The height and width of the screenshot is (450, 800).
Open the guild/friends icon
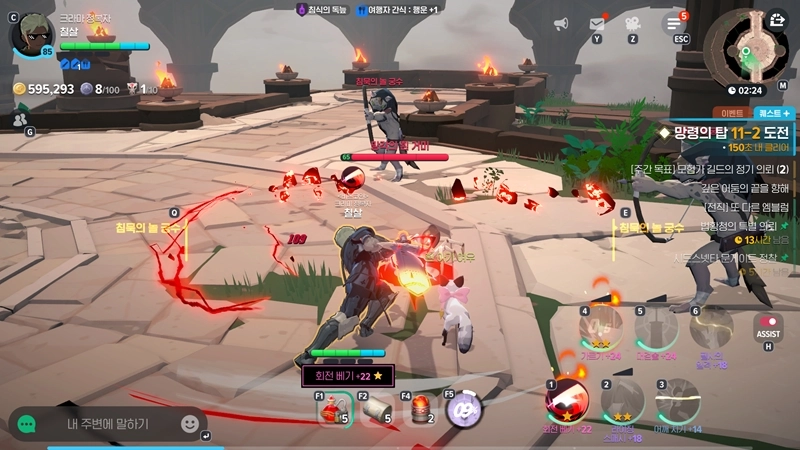pos(20,119)
